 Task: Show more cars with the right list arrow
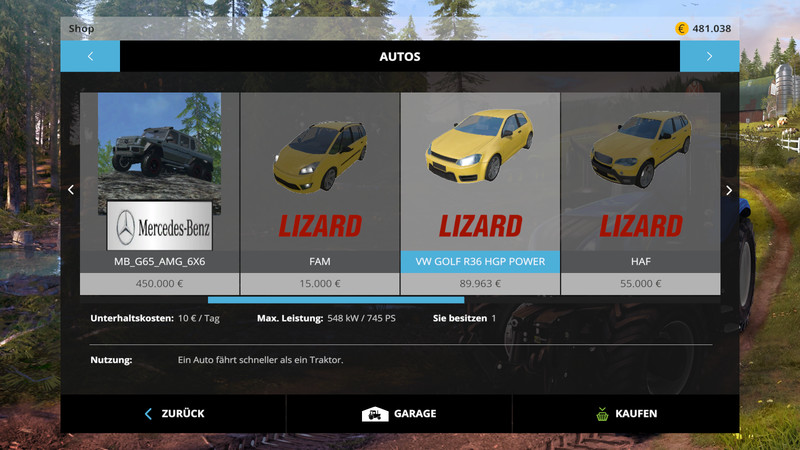(x=729, y=190)
